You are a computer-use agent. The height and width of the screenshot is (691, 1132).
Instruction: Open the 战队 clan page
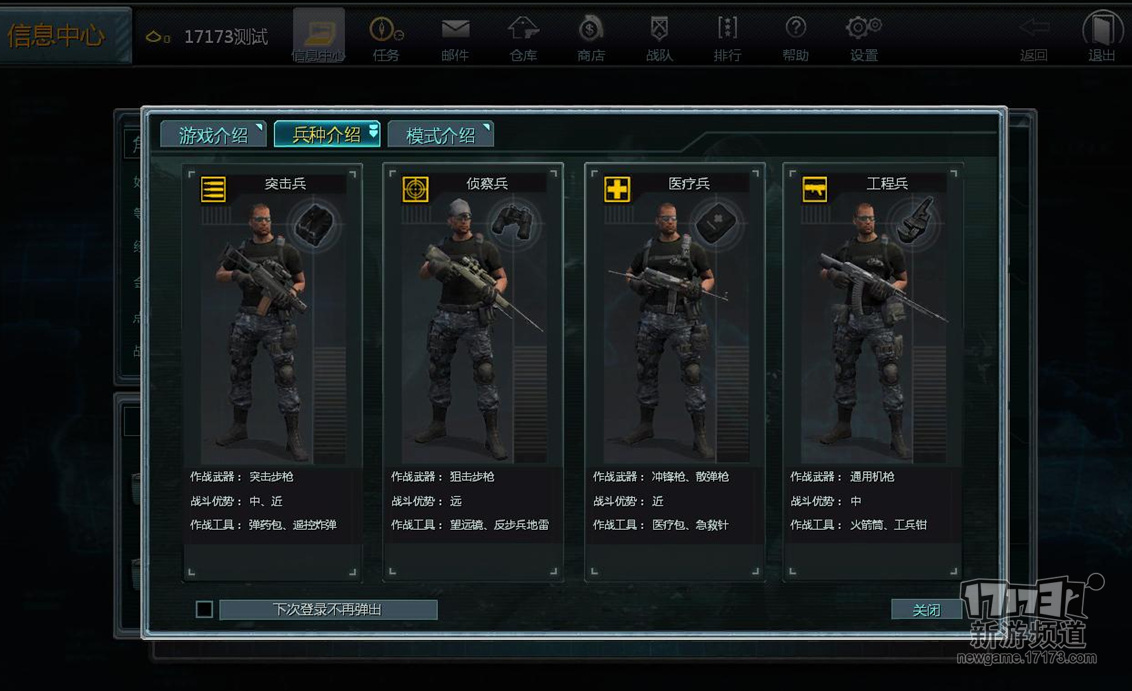click(x=659, y=37)
